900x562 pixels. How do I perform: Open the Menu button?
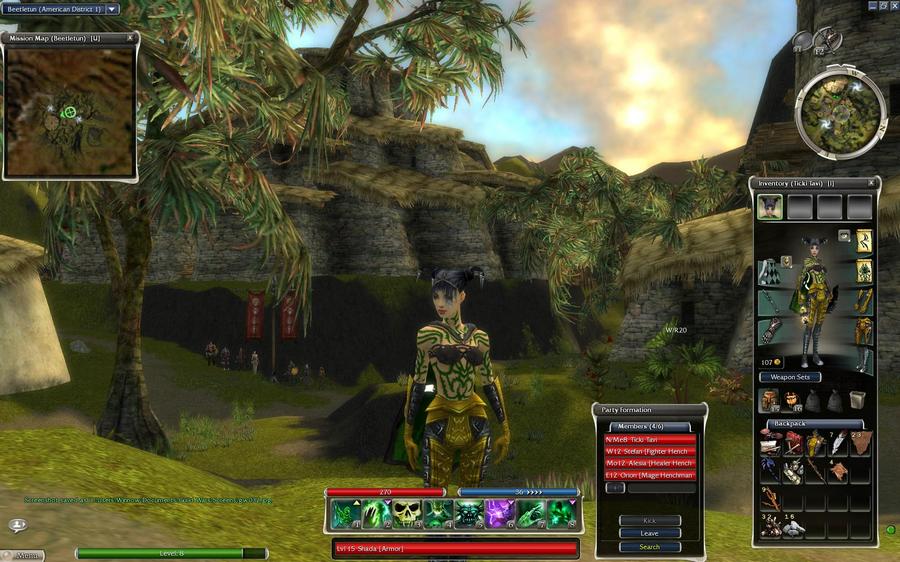click(28, 554)
